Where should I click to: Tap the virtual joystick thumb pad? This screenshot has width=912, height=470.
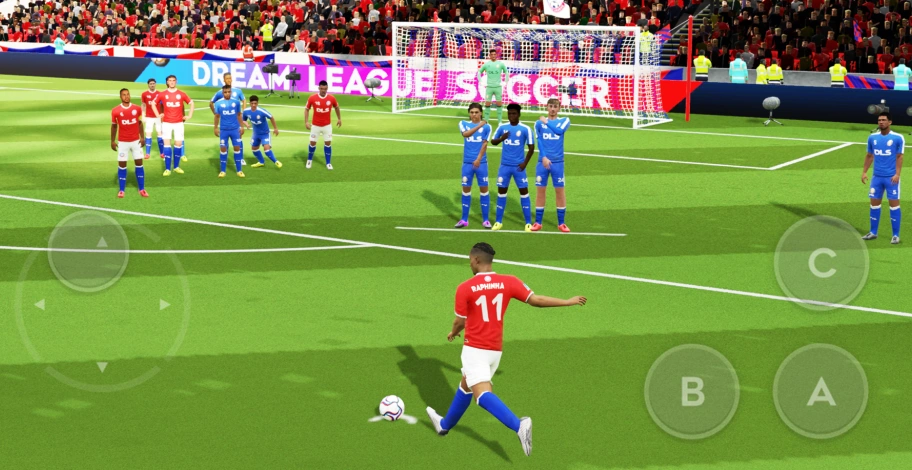88,251
